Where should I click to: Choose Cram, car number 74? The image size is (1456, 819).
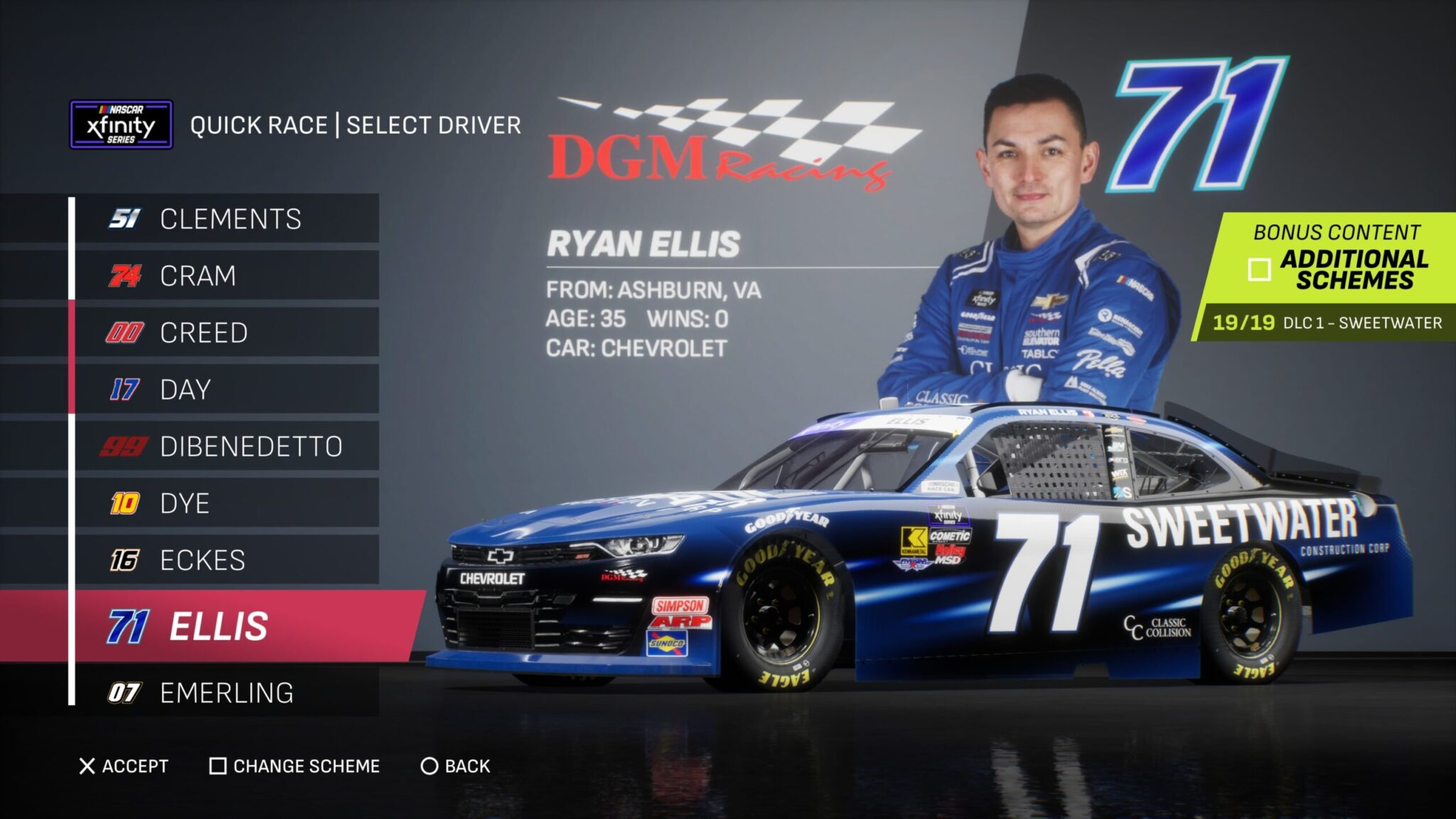(x=227, y=276)
